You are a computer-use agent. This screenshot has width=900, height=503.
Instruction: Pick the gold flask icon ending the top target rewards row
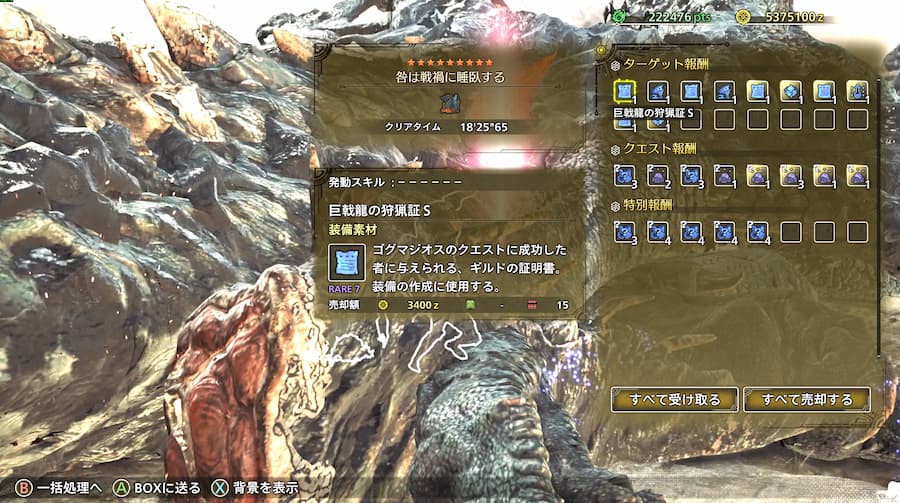(x=857, y=92)
